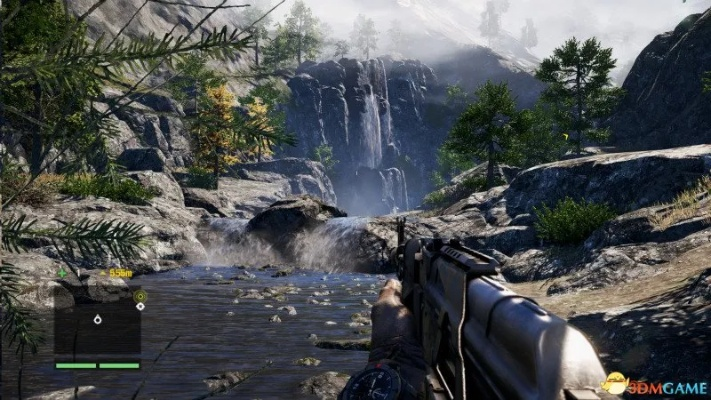Click the green health syringe icon
Viewport: 711px width, 400px height.
pos(63,272)
